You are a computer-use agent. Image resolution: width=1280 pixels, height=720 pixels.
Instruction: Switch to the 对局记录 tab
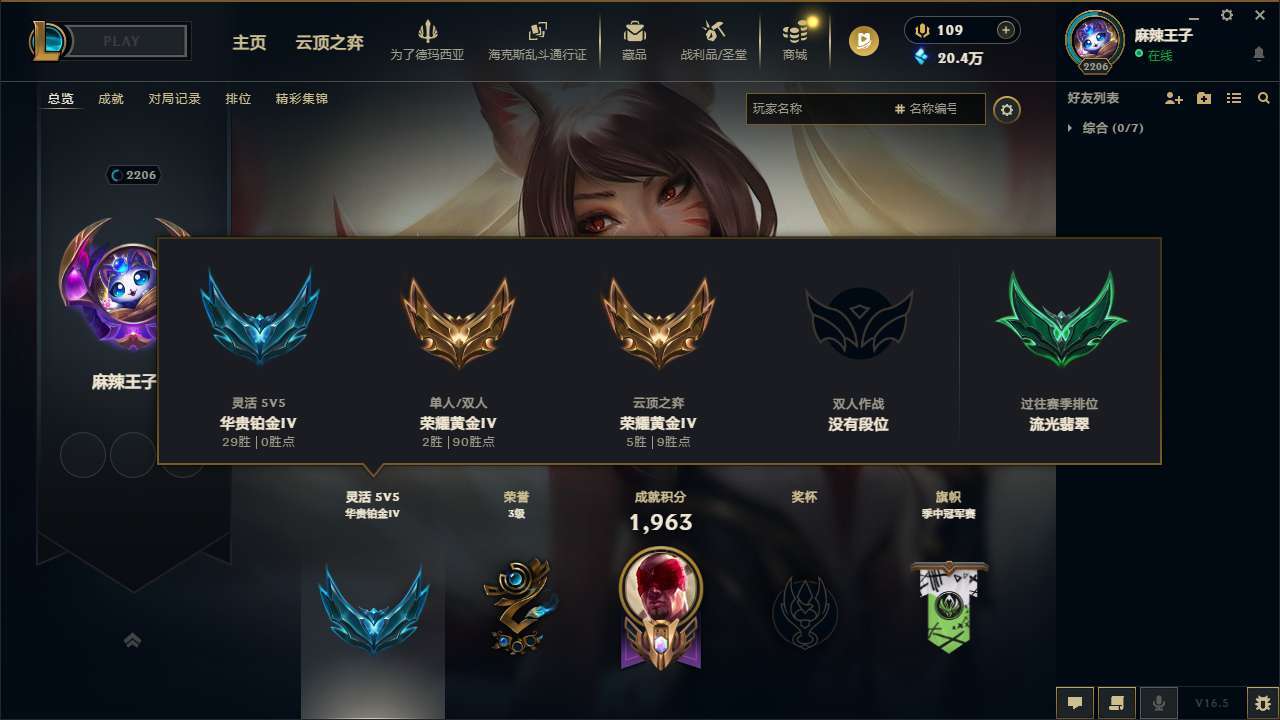(175, 98)
